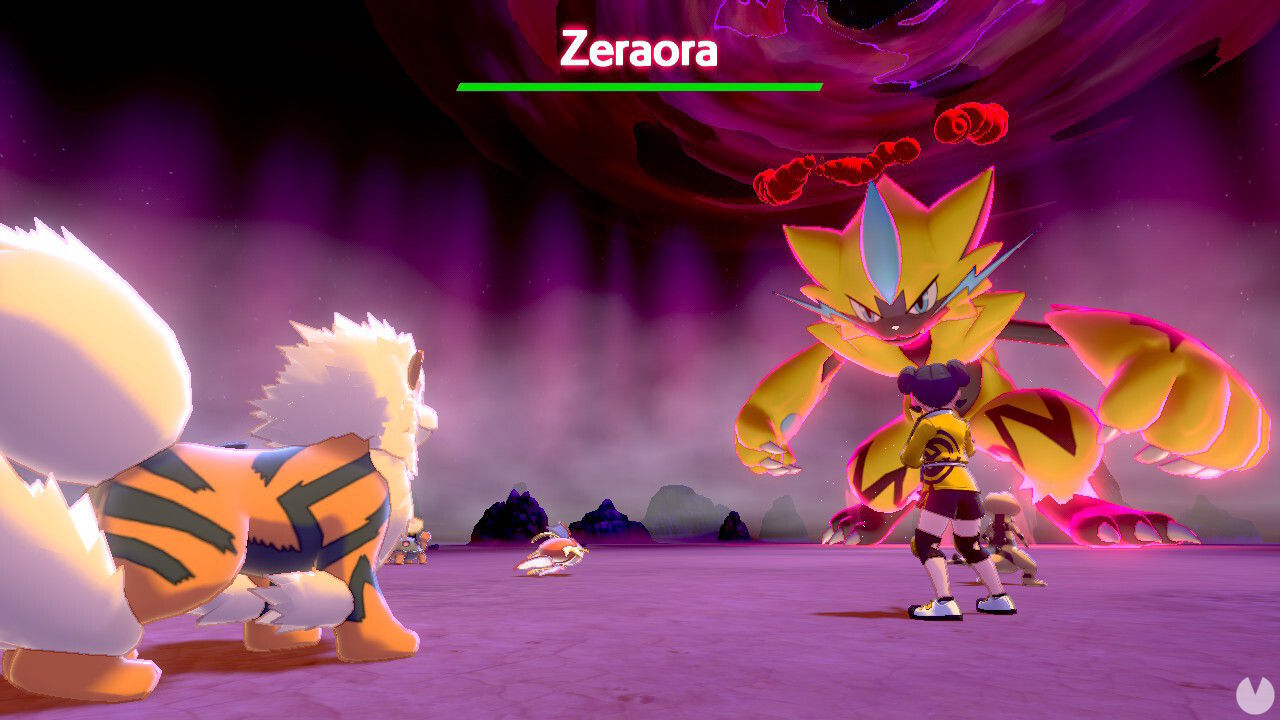1280x720 pixels.
Task: Click the Zeraora name label
Action: [637, 47]
